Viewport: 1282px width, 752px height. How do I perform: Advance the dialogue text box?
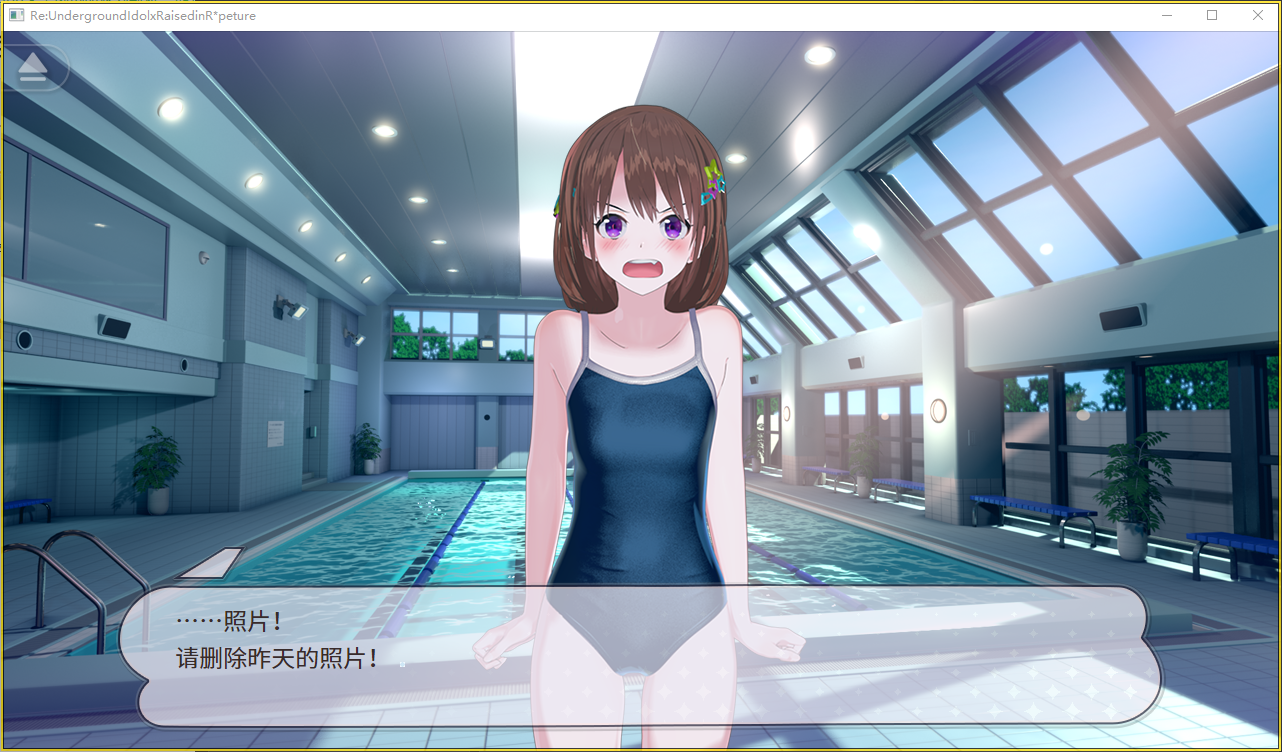(640, 655)
